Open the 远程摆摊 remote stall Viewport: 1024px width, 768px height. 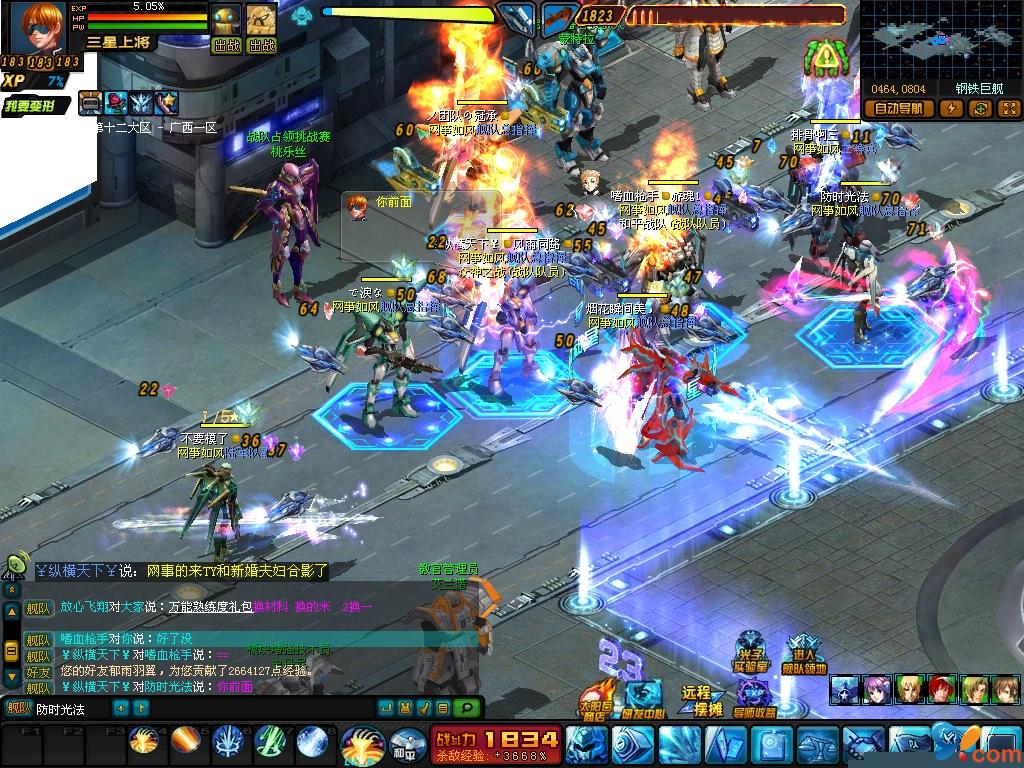point(701,700)
